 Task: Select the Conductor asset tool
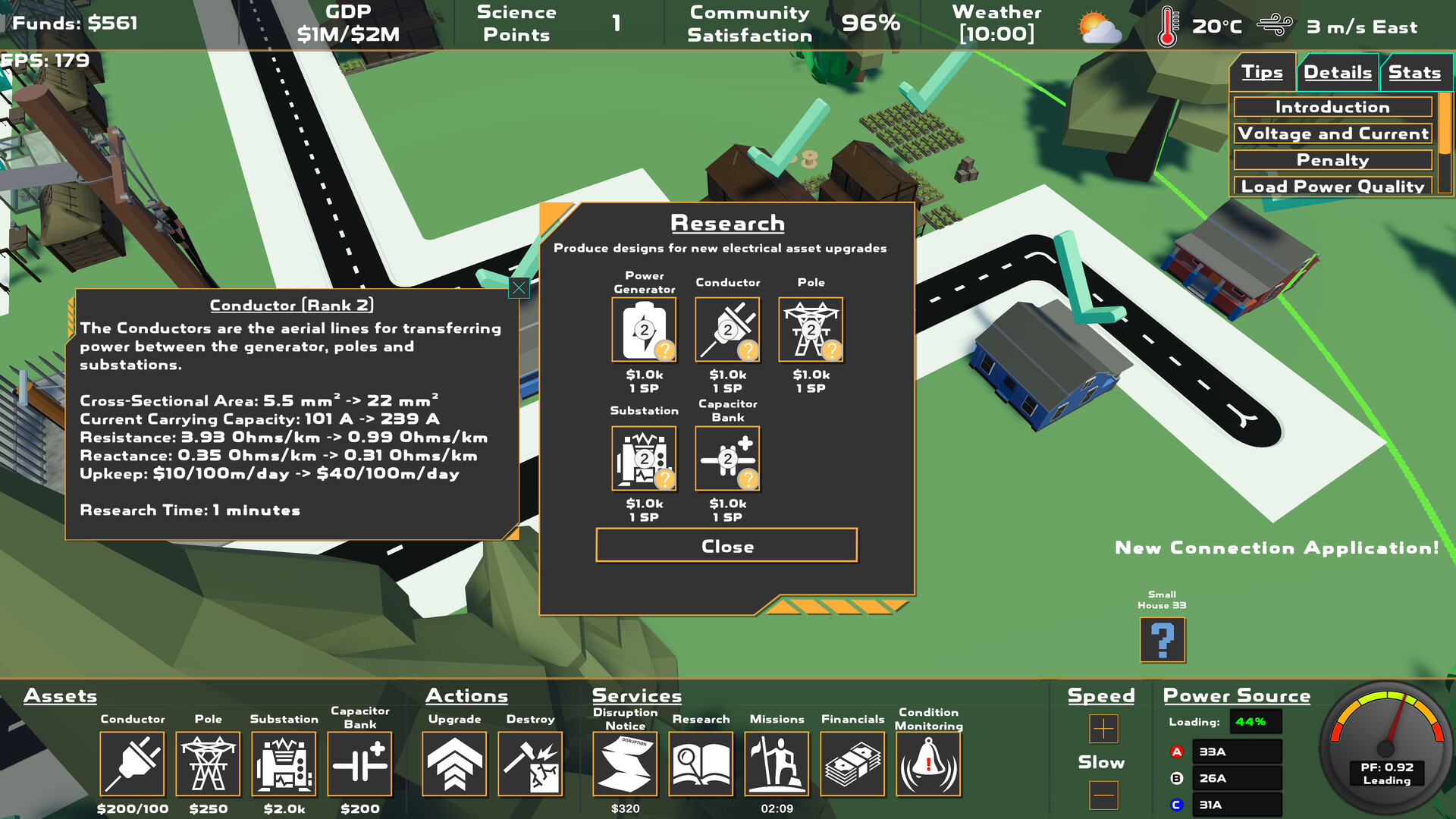click(132, 764)
